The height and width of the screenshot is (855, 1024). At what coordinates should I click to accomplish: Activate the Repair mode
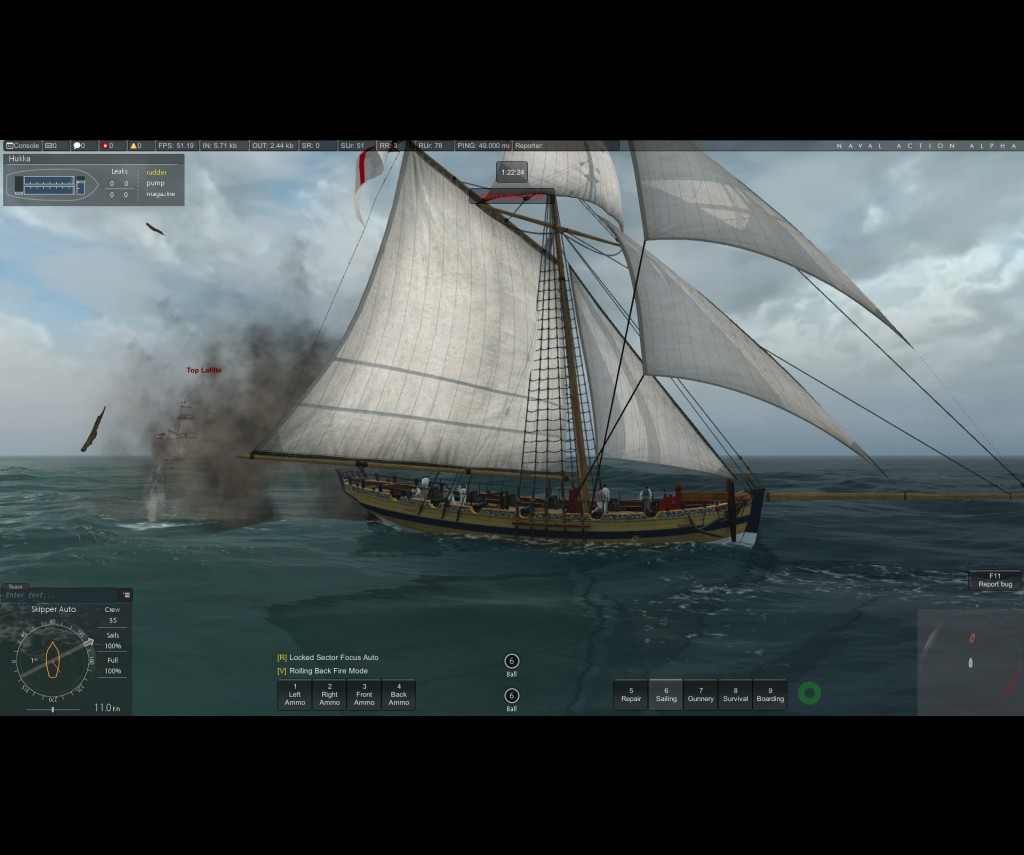pos(631,694)
